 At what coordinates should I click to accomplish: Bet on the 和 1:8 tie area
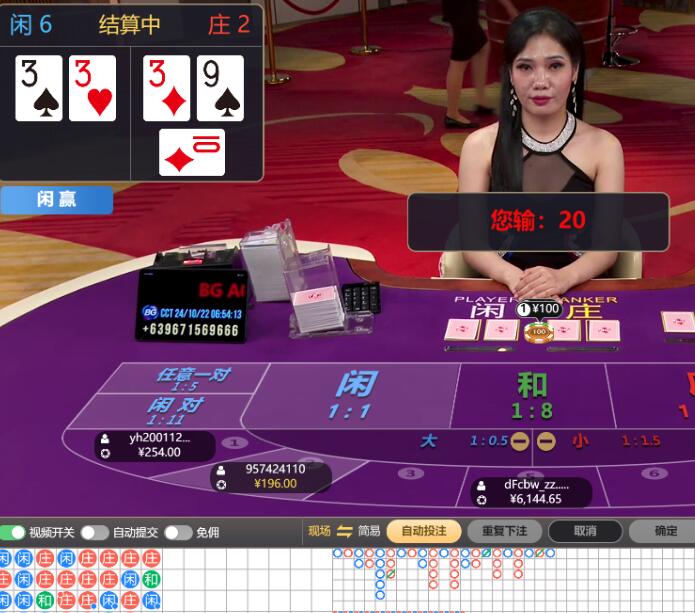click(x=532, y=395)
